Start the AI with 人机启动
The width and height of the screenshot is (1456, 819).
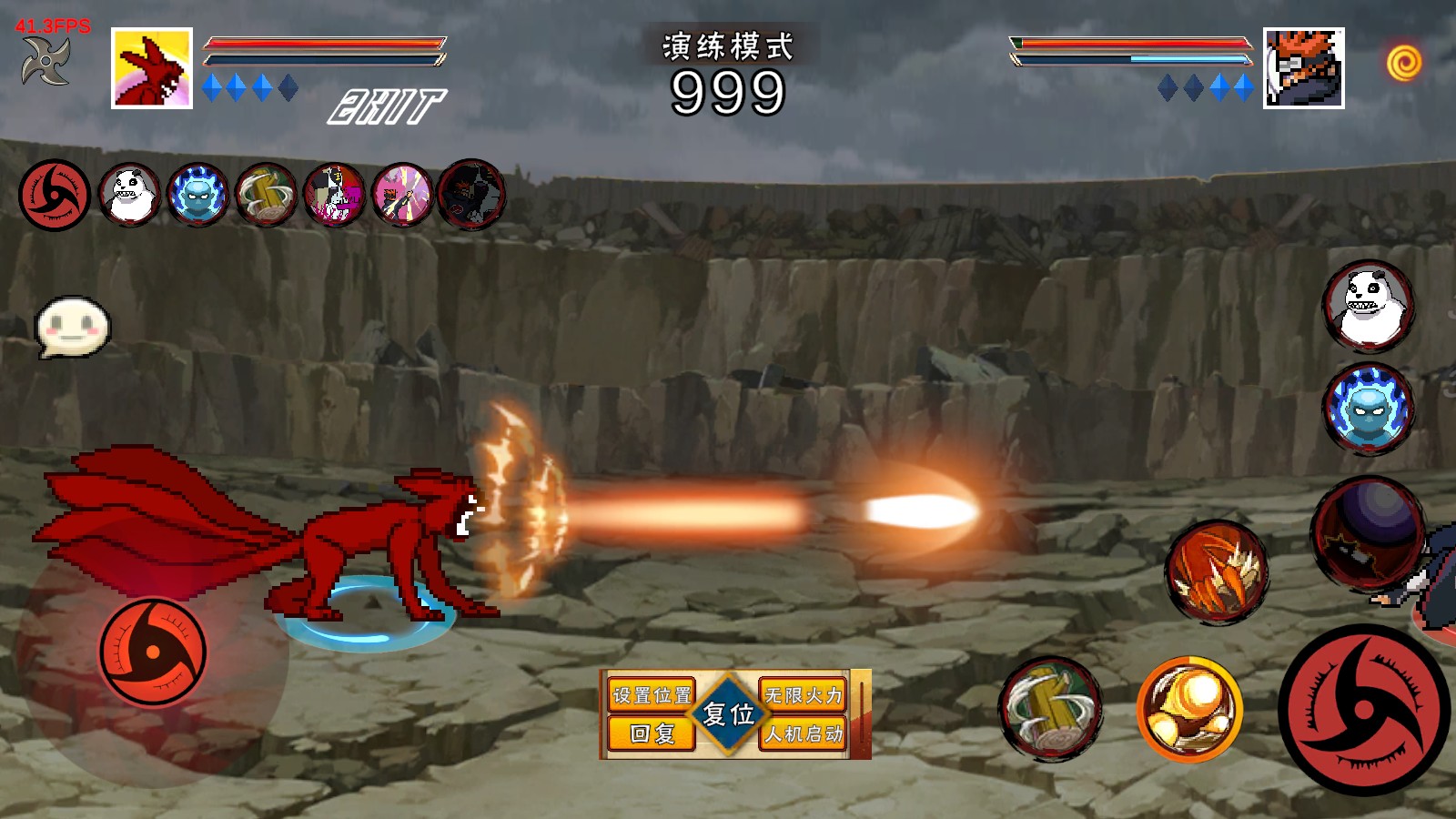click(804, 733)
